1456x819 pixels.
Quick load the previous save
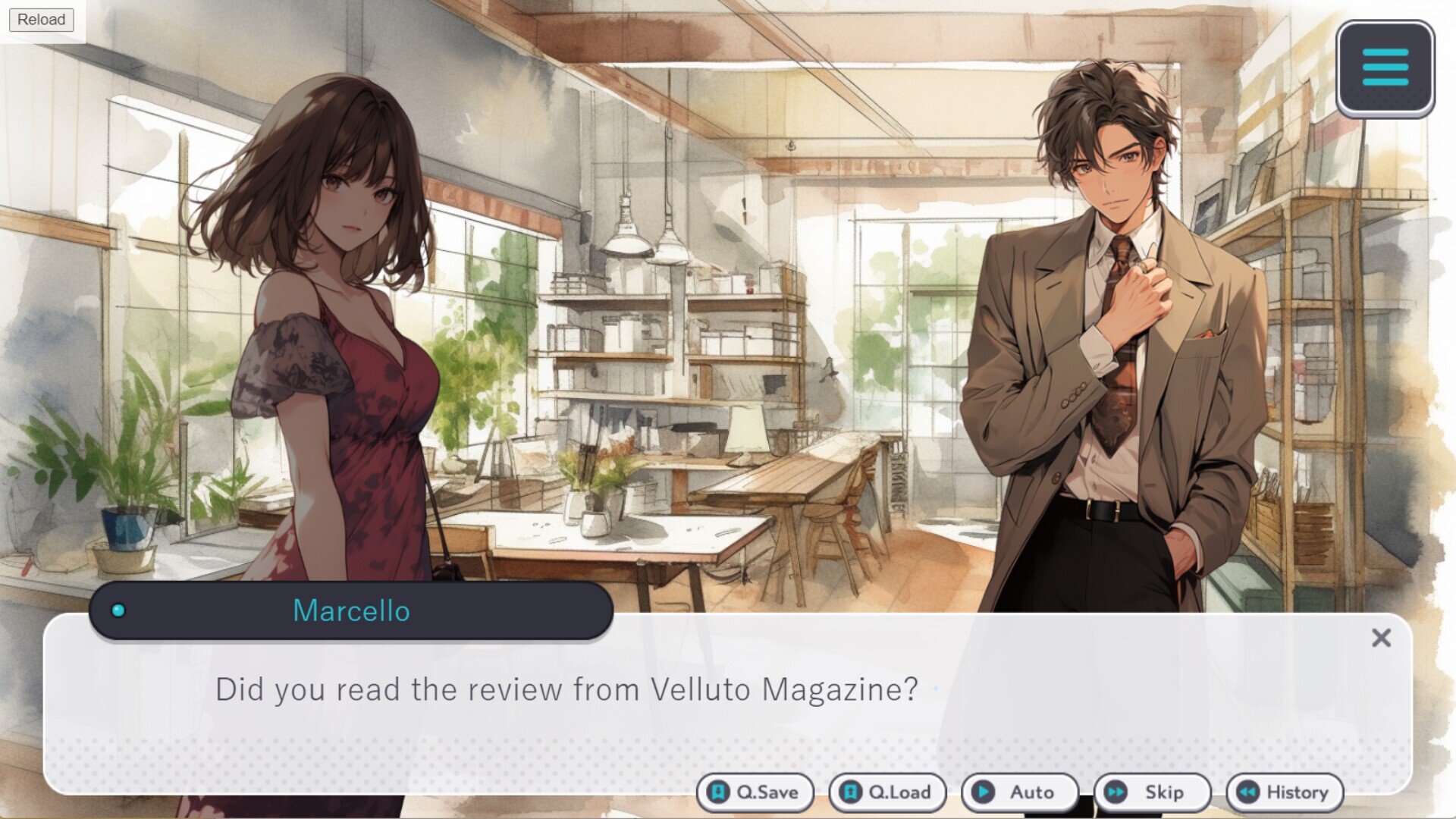click(887, 792)
